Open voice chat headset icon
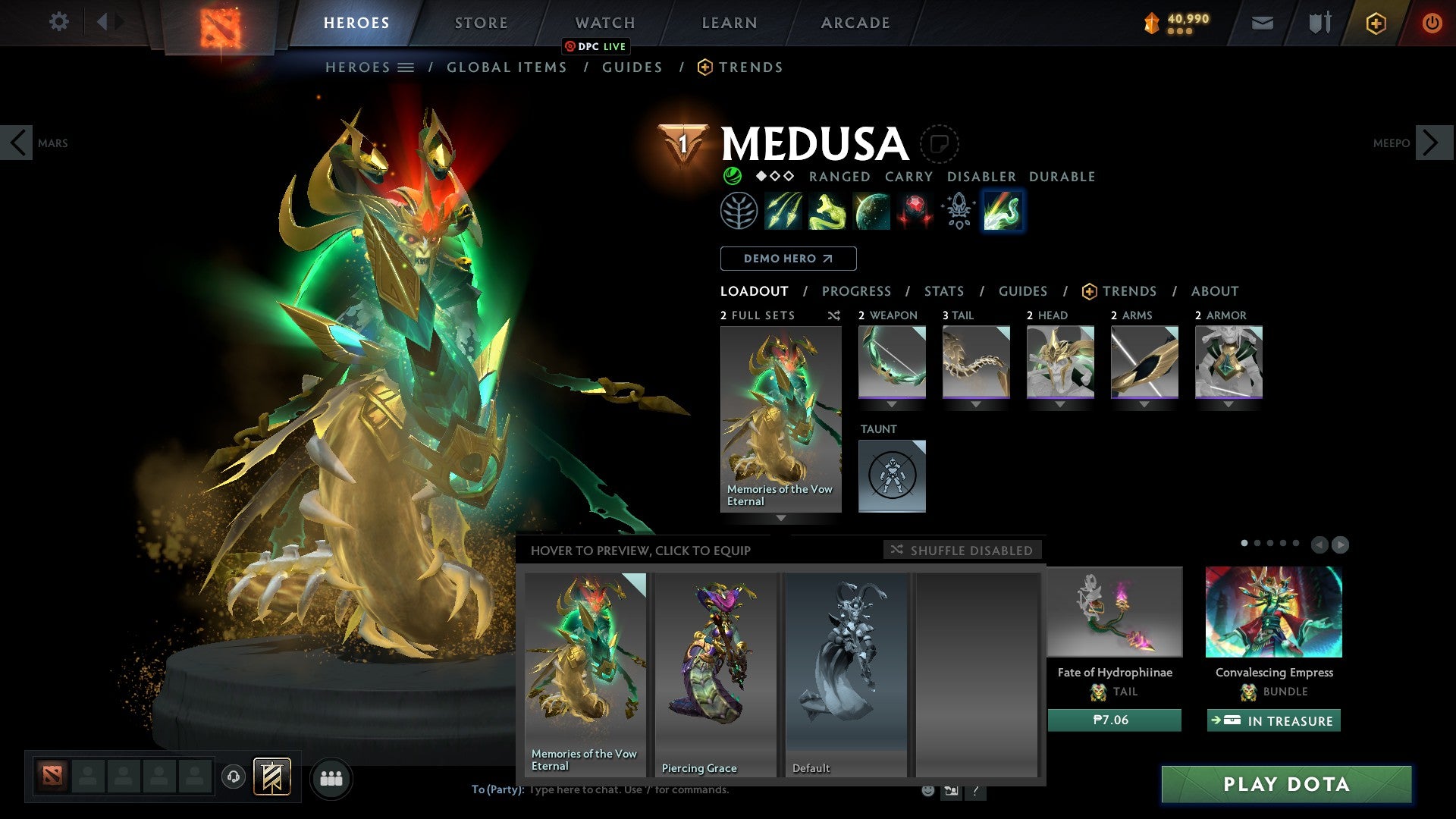The image size is (1456, 819). click(x=235, y=778)
